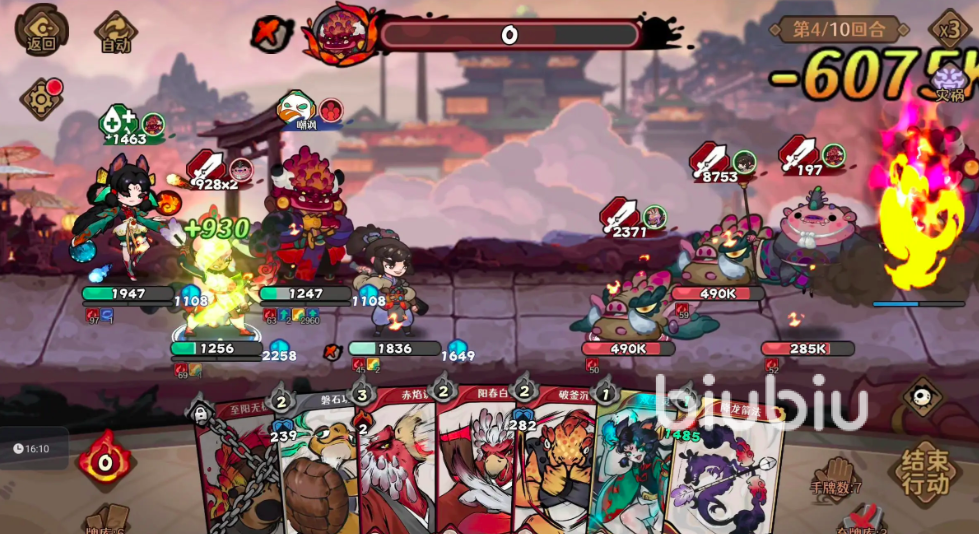Change the x3 battle speed

click(x=948, y=28)
